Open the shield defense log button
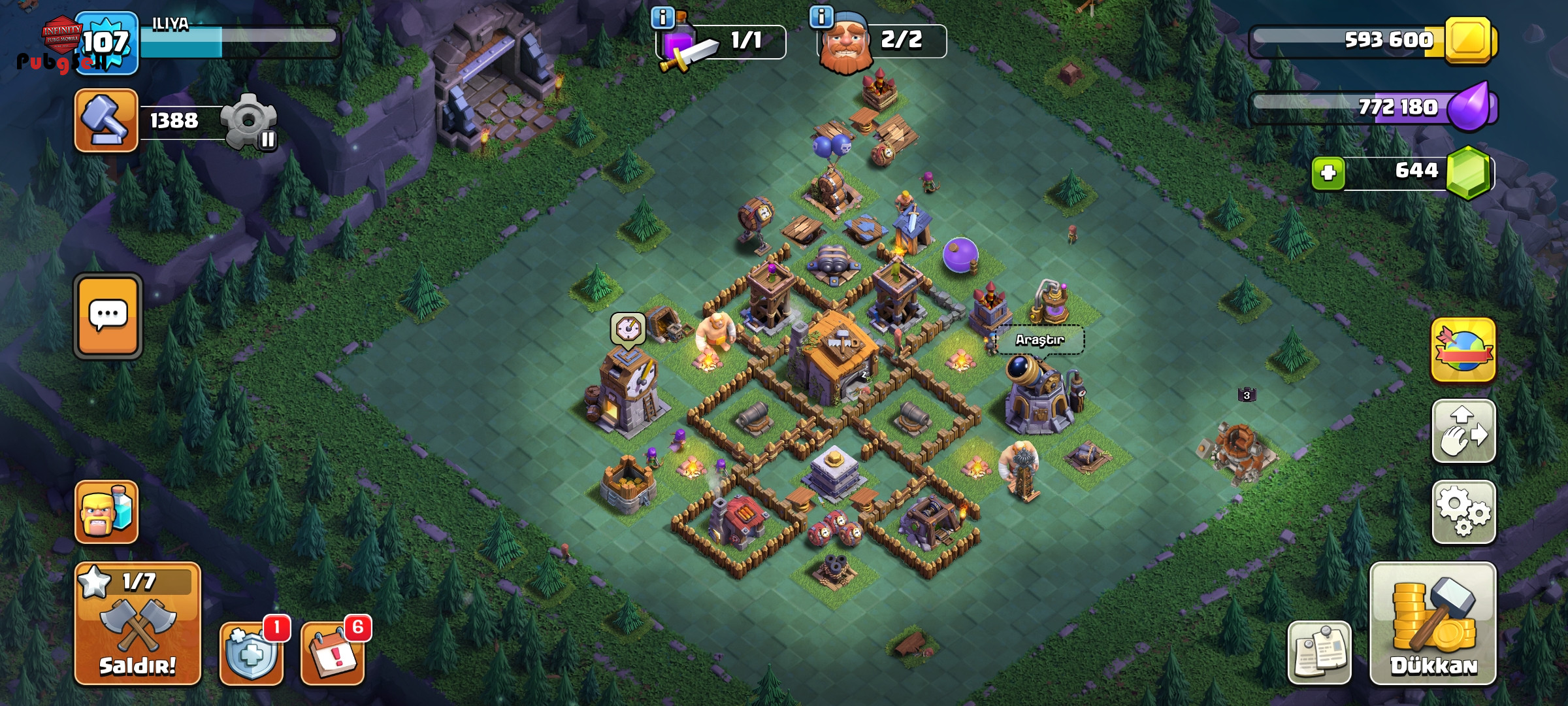This screenshot has height=706, width=1568. point(252,652)
